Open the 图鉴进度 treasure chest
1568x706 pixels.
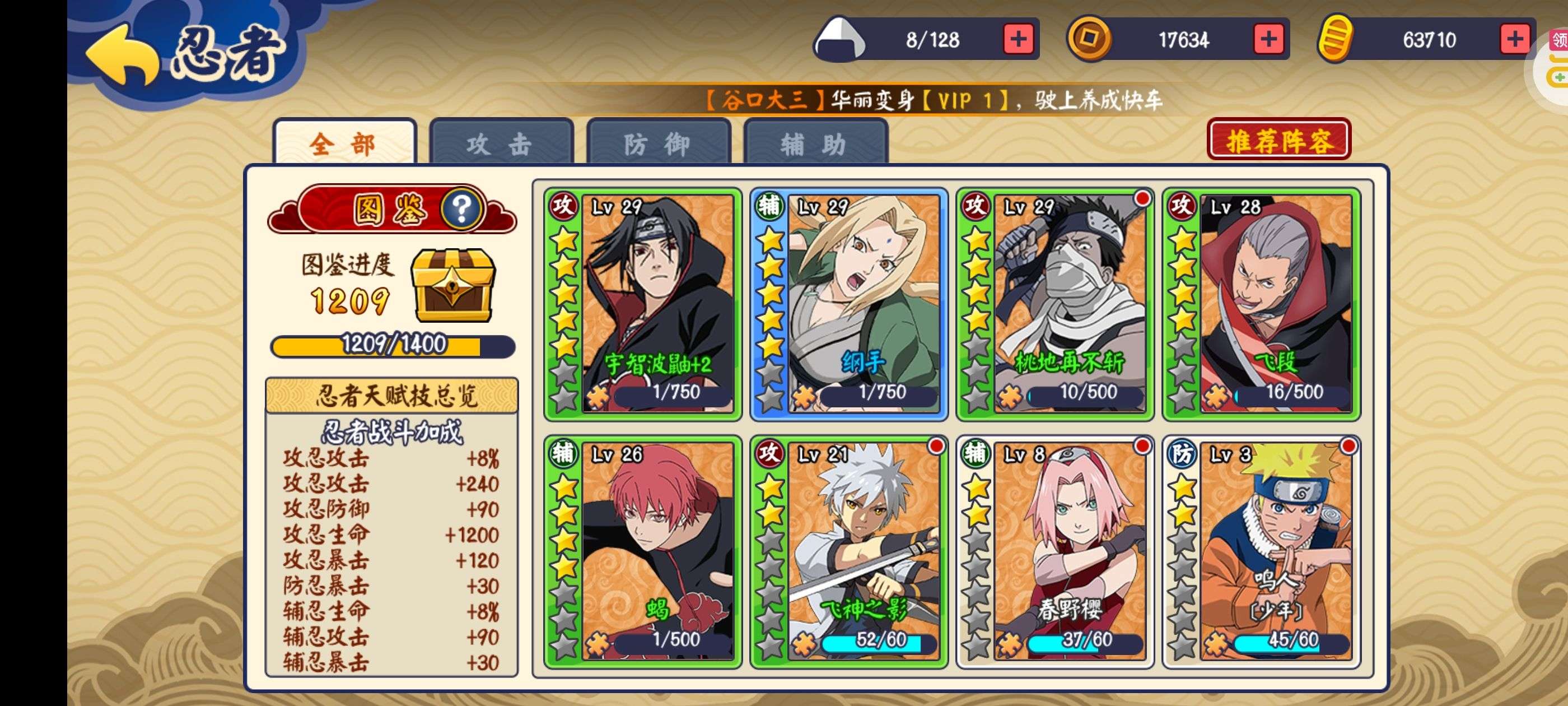pyautogui.click(x=454, y=285)
